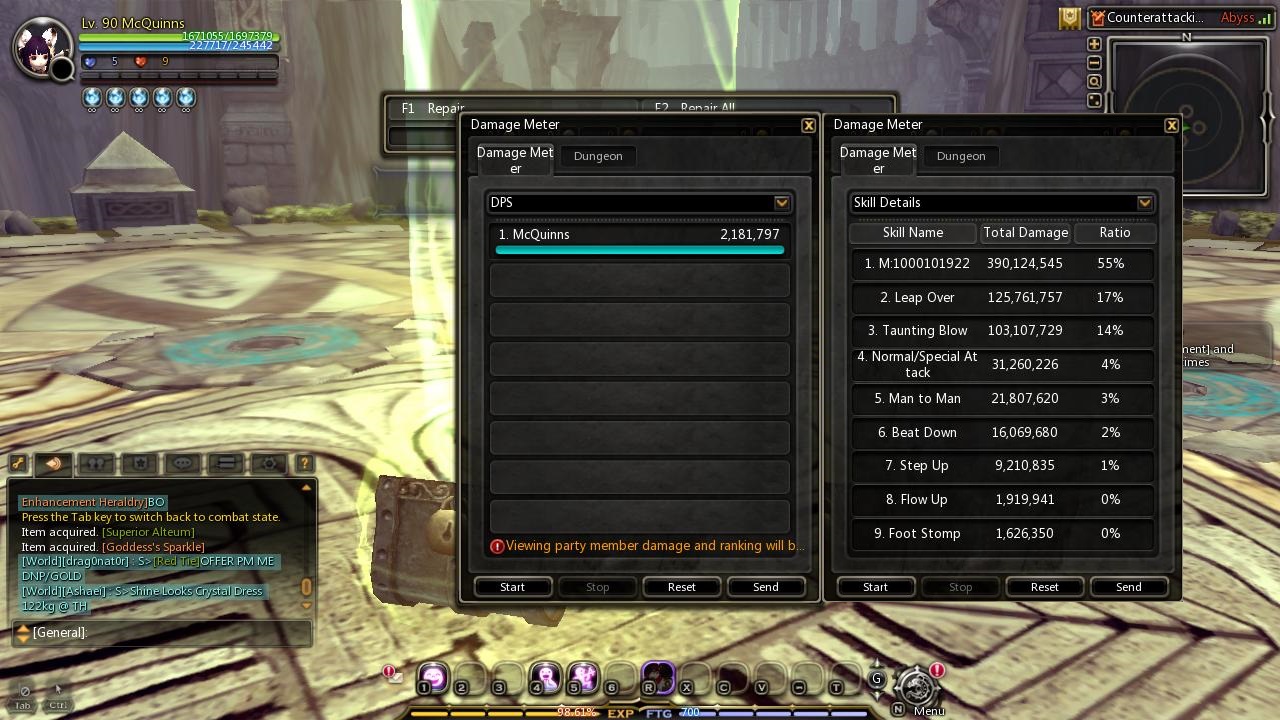Click the chat settings gear icon
Image resolution: width=1280 pixels, height=720 pixels.
click(266, 463)
